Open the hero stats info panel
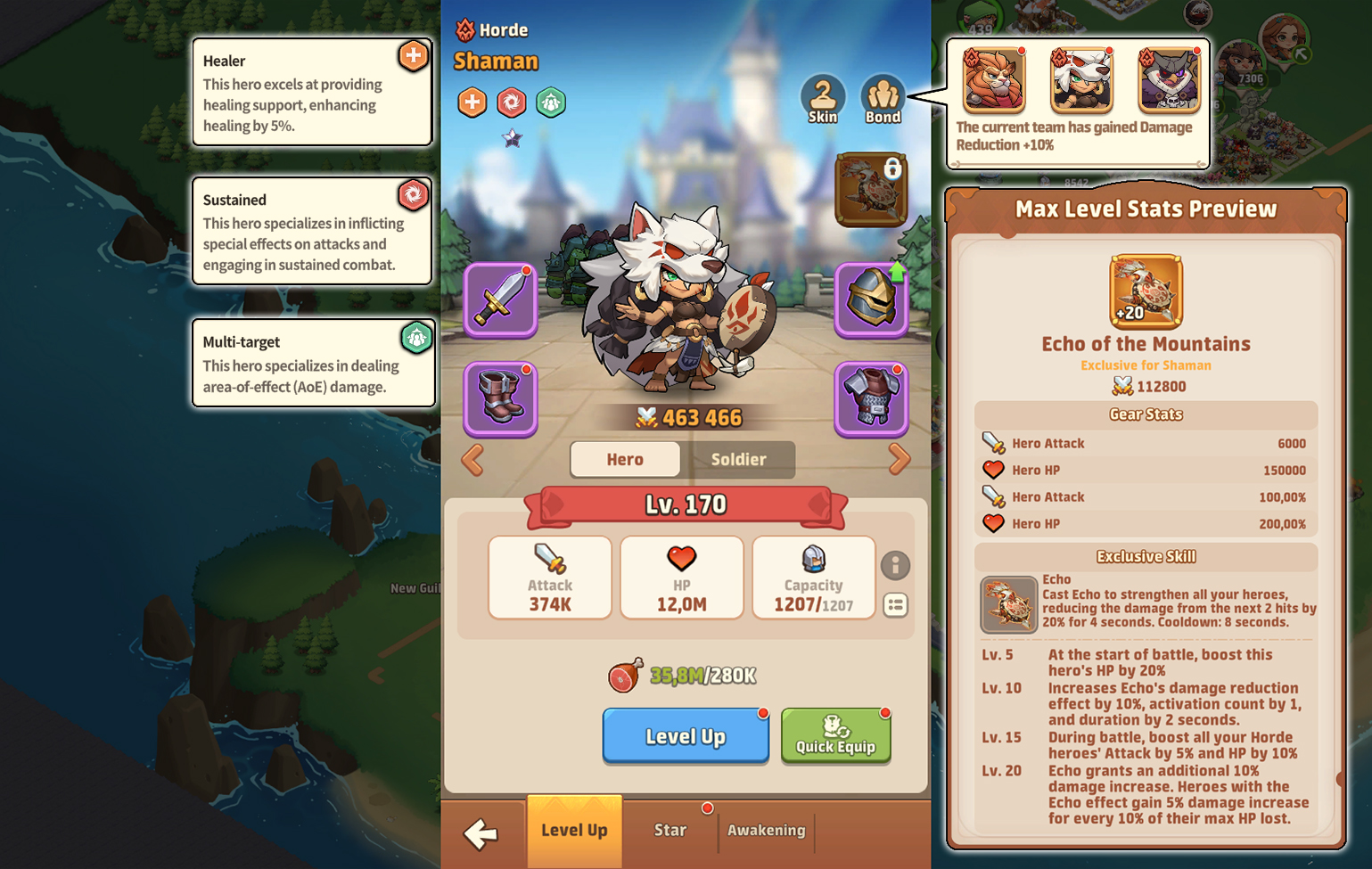Screen dimensions: 1372x869 pos(896,566)
